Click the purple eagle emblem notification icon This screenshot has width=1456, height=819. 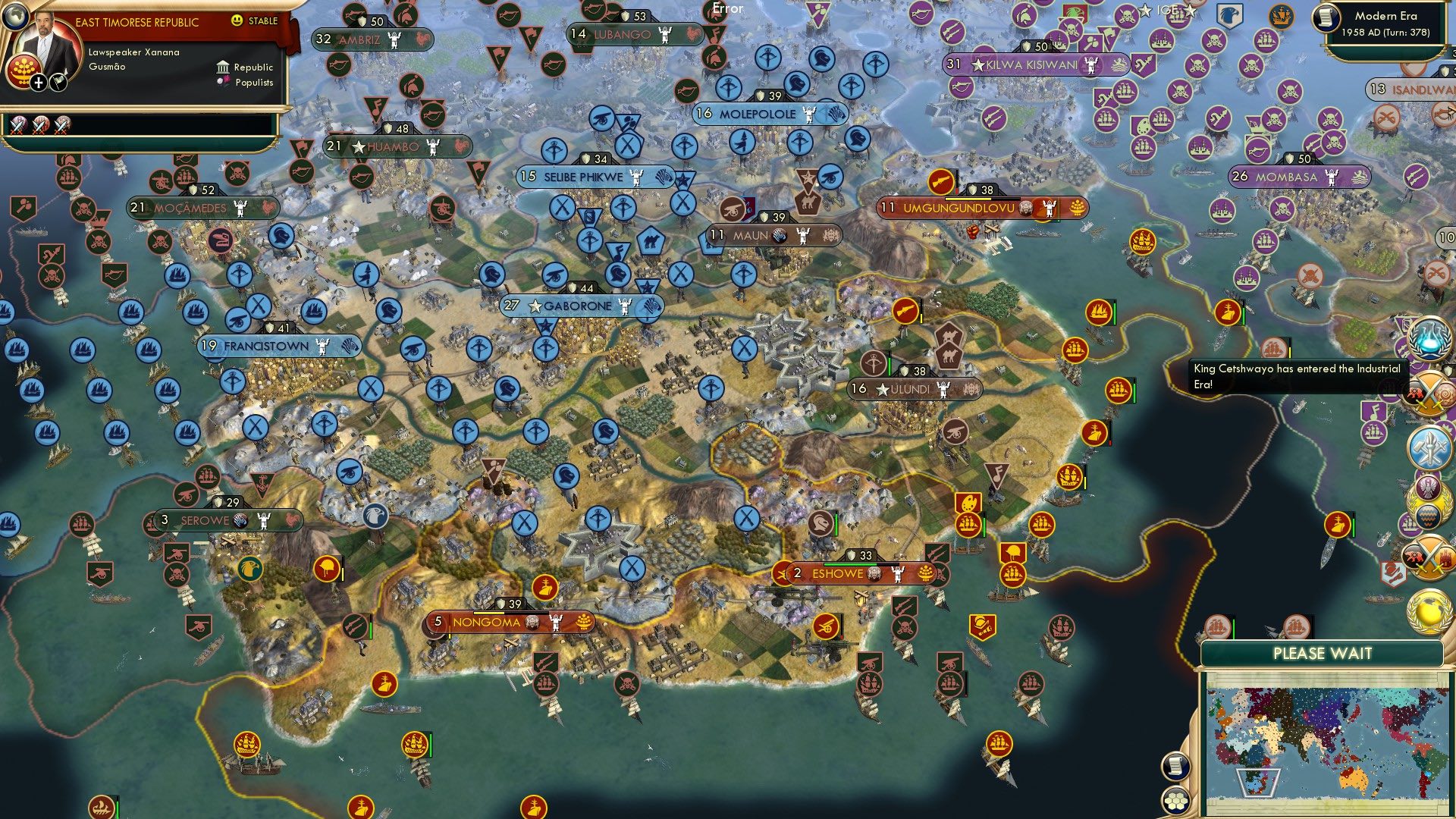[1427, 488]
